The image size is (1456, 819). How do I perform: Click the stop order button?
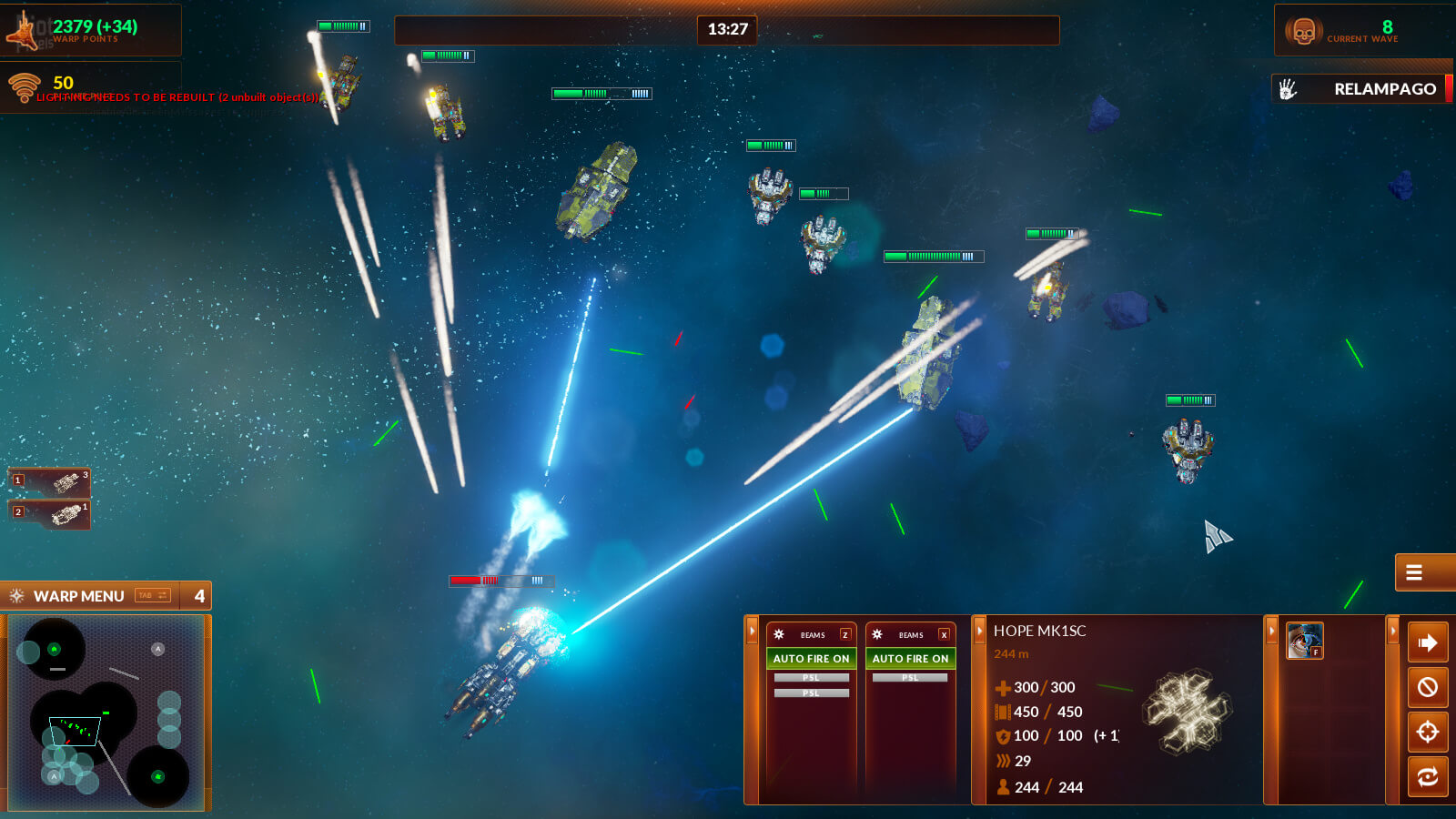pos(1428,687)
